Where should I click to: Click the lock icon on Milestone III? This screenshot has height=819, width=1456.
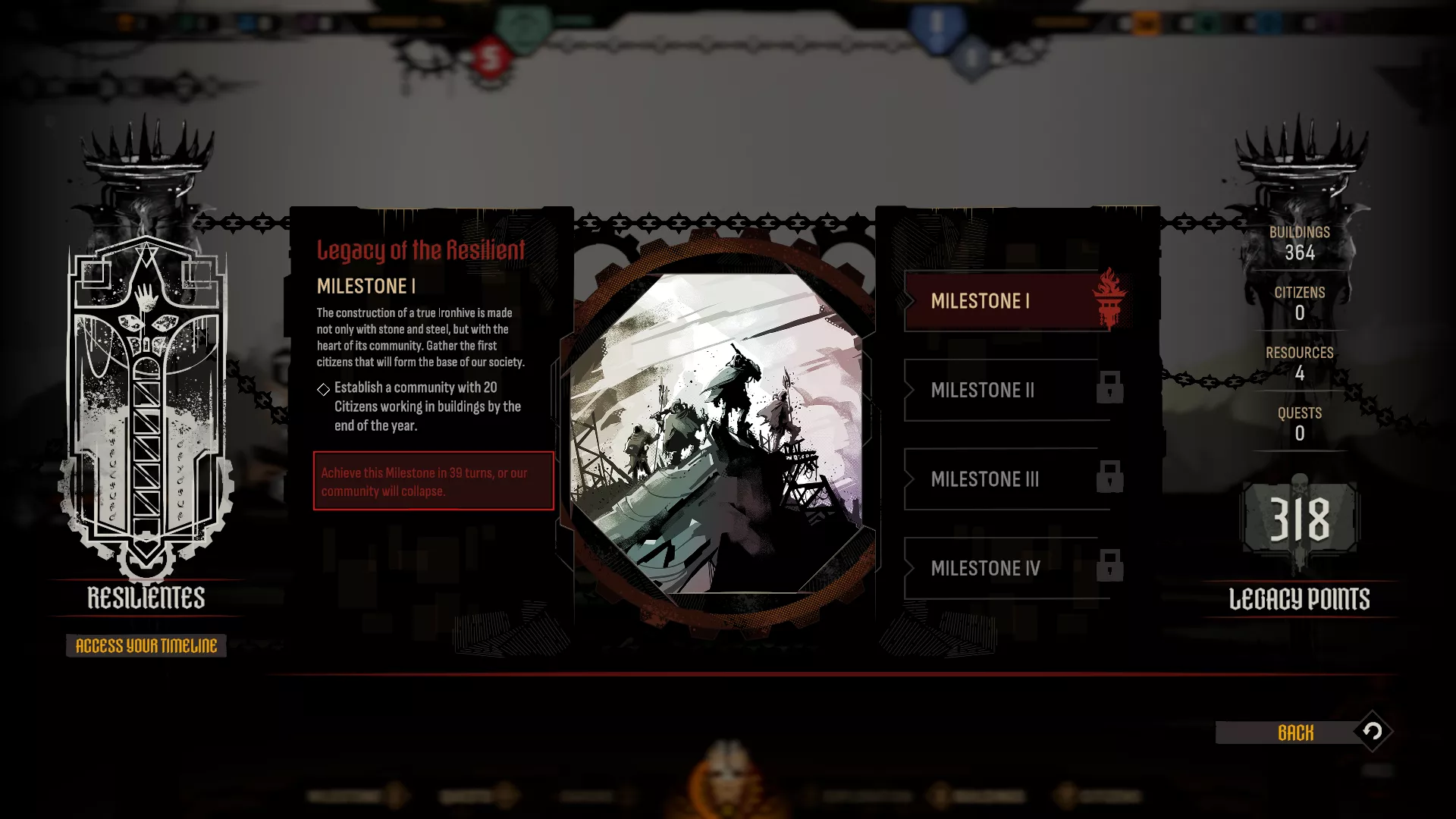click(x=1109, y=478)
